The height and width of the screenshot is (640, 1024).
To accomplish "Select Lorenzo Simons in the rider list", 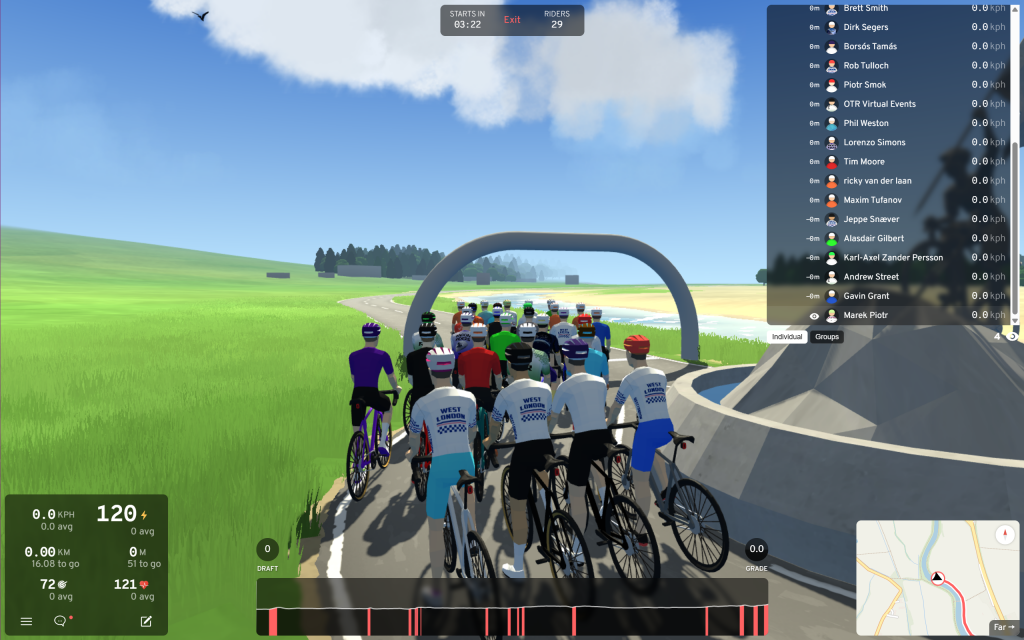I will click(x=872, y=143).
